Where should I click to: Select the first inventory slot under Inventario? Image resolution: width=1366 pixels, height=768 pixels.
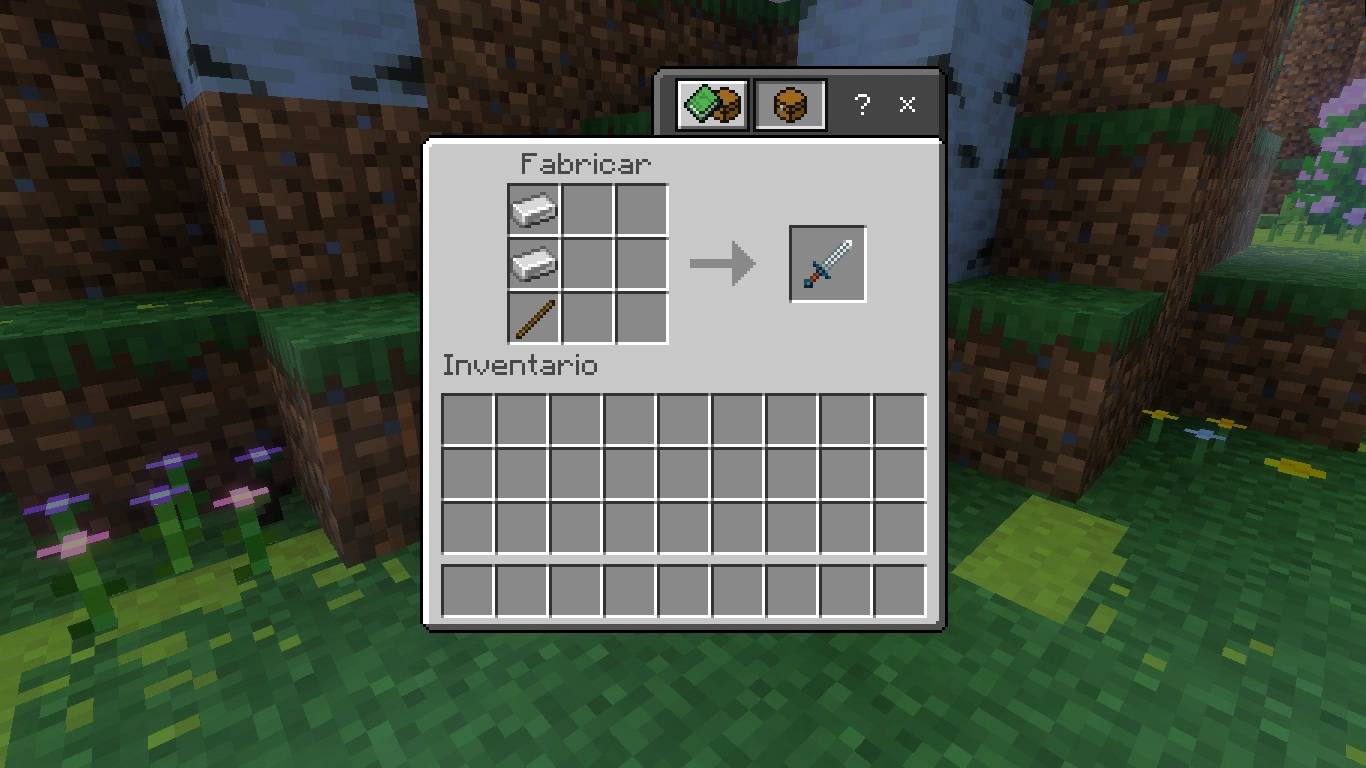(x=466, y=417)
